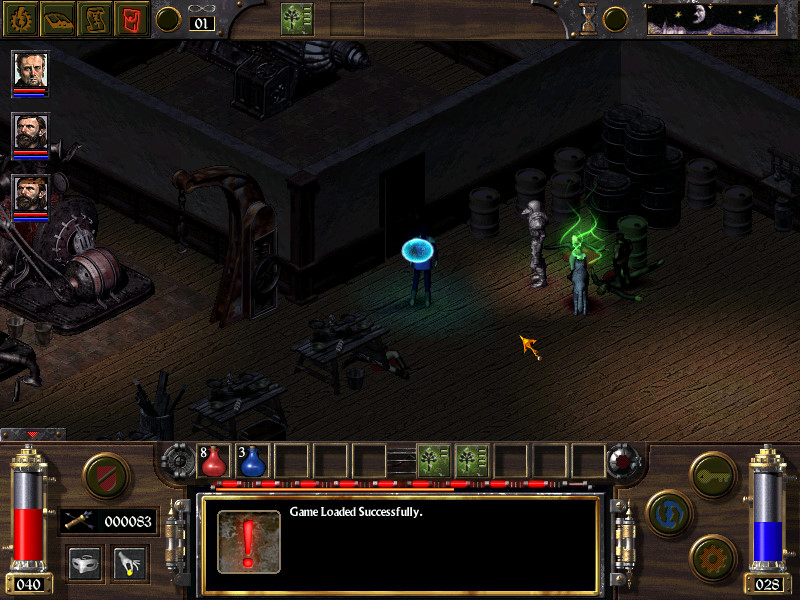Open the red inventory bag icon
The image size is (800, 600).
tap(132, 19)
